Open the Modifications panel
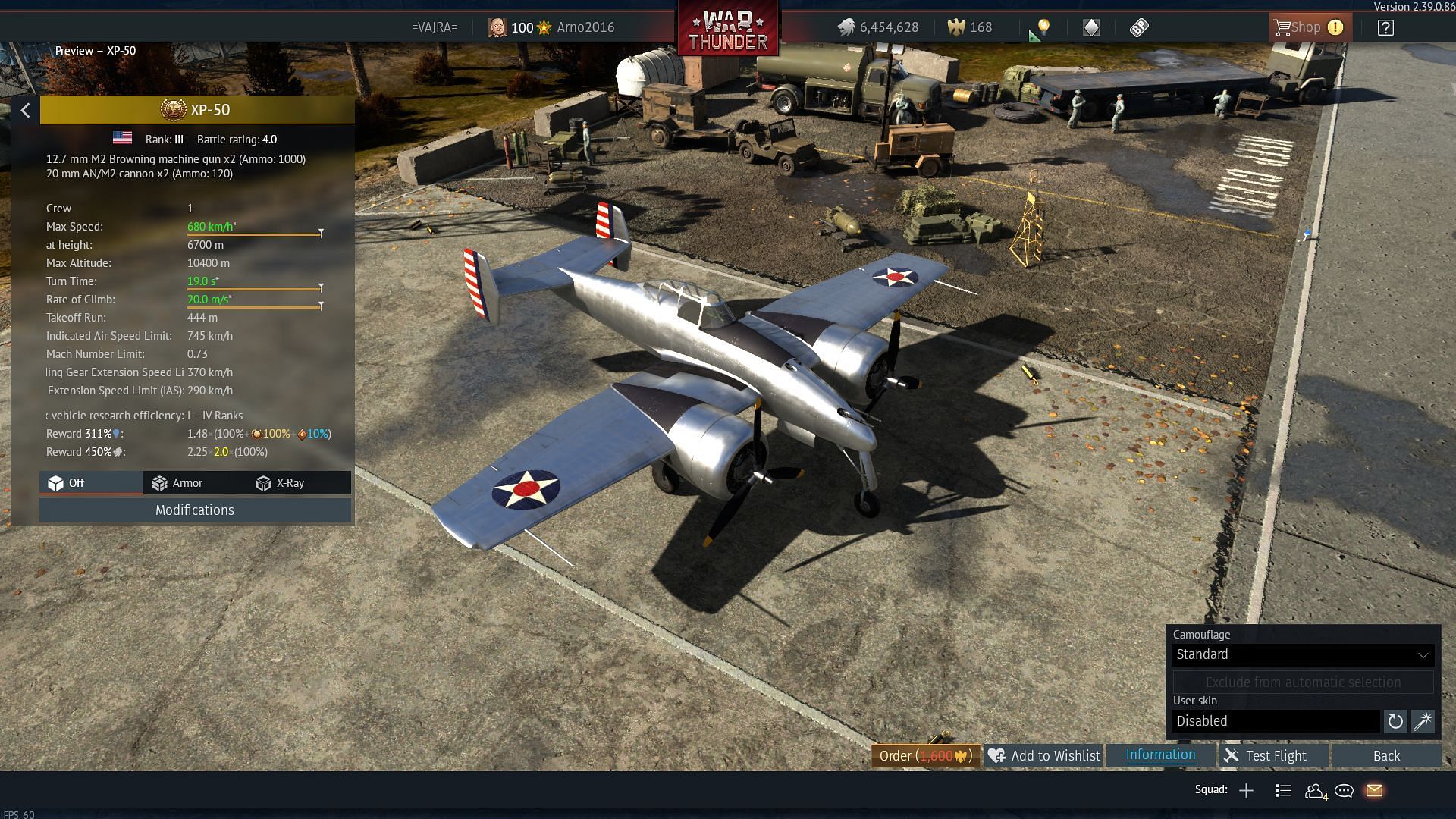Image resolution: width=1456 pixels, height=819 pixels. click(195, 510)
